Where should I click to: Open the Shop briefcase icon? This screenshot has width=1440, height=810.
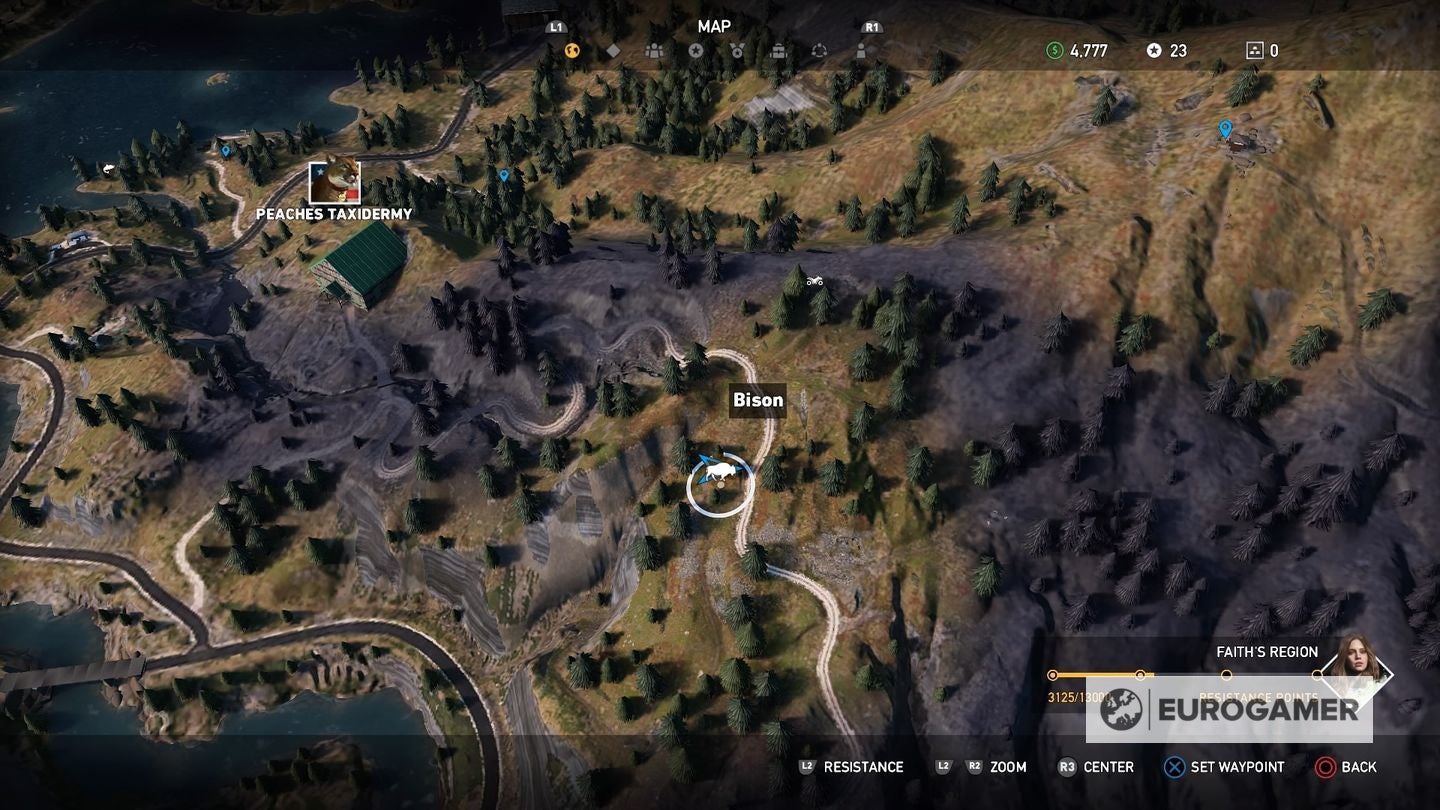779,48
